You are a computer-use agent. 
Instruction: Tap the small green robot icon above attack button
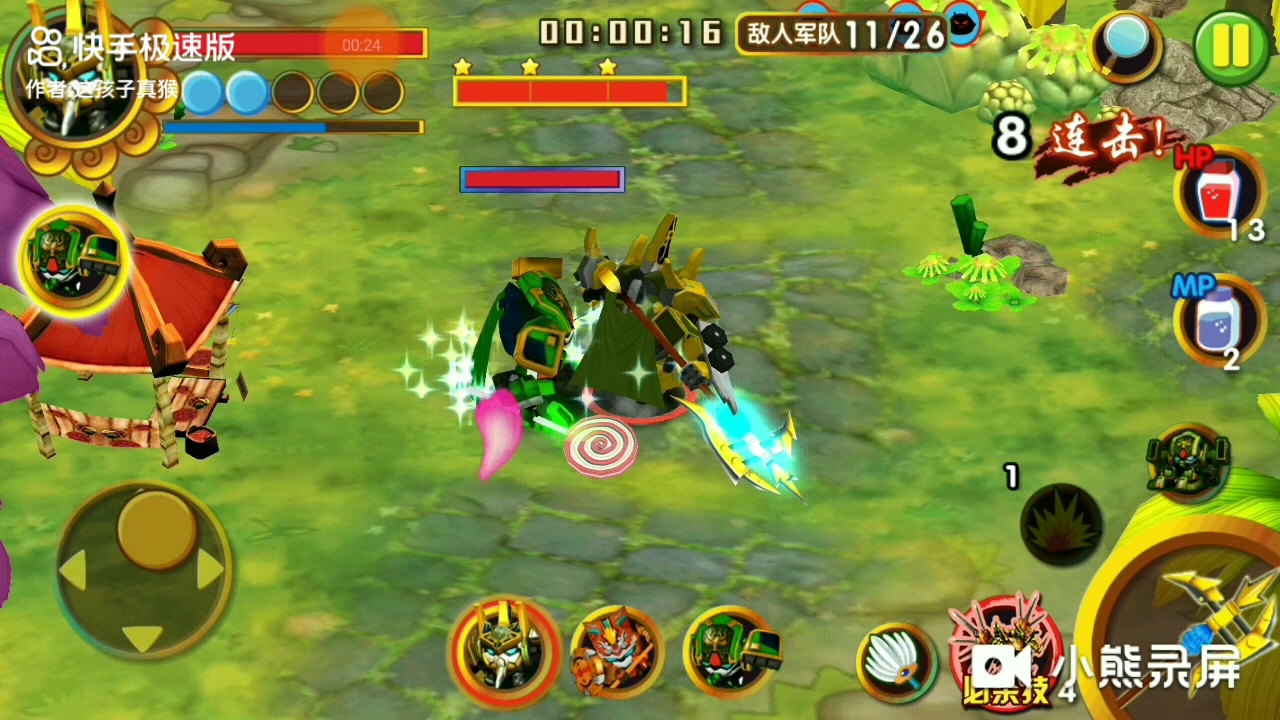(1187, 464)
